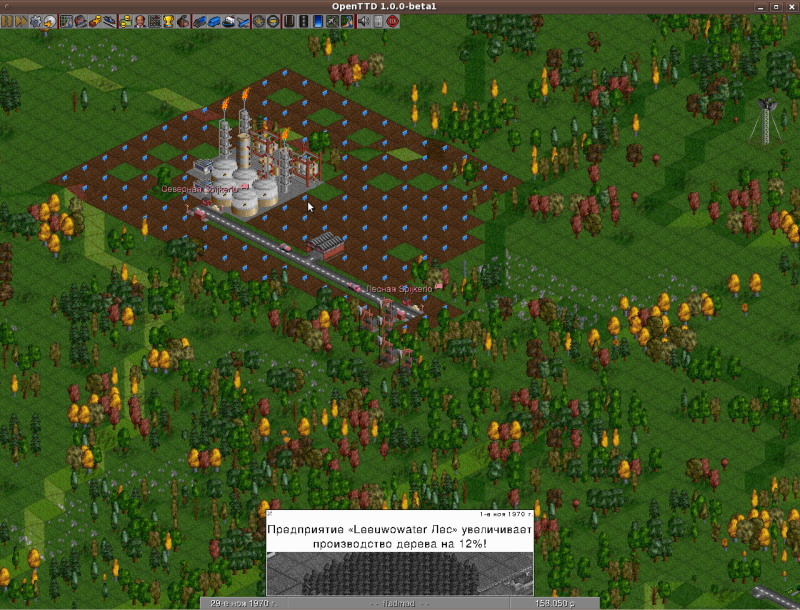Select the railway construction tool
The height and width of the screenshot is (610, 800).
point(288,20)
